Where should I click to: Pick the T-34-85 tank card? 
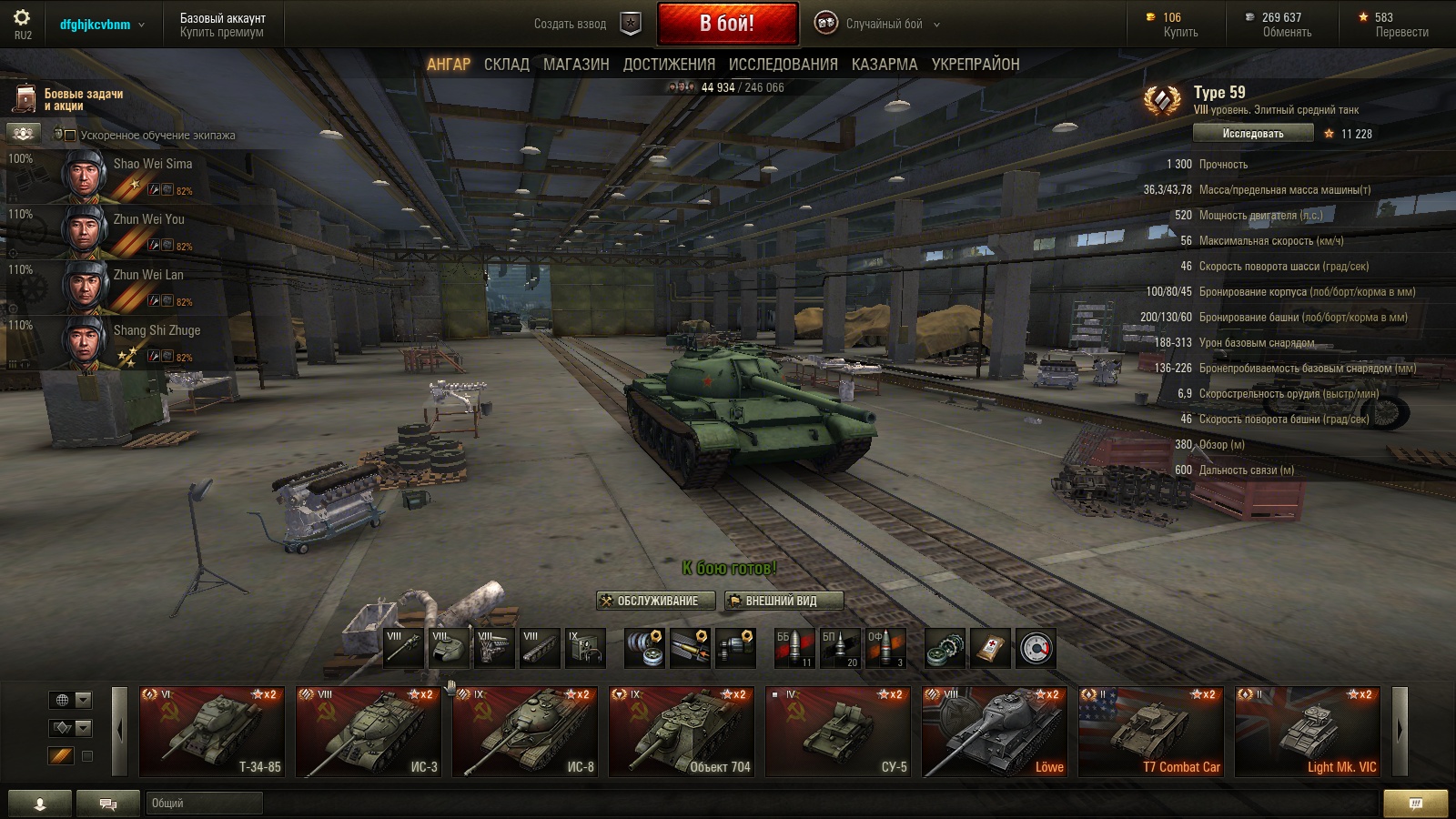pyautogui.click(x=212, y=732)
